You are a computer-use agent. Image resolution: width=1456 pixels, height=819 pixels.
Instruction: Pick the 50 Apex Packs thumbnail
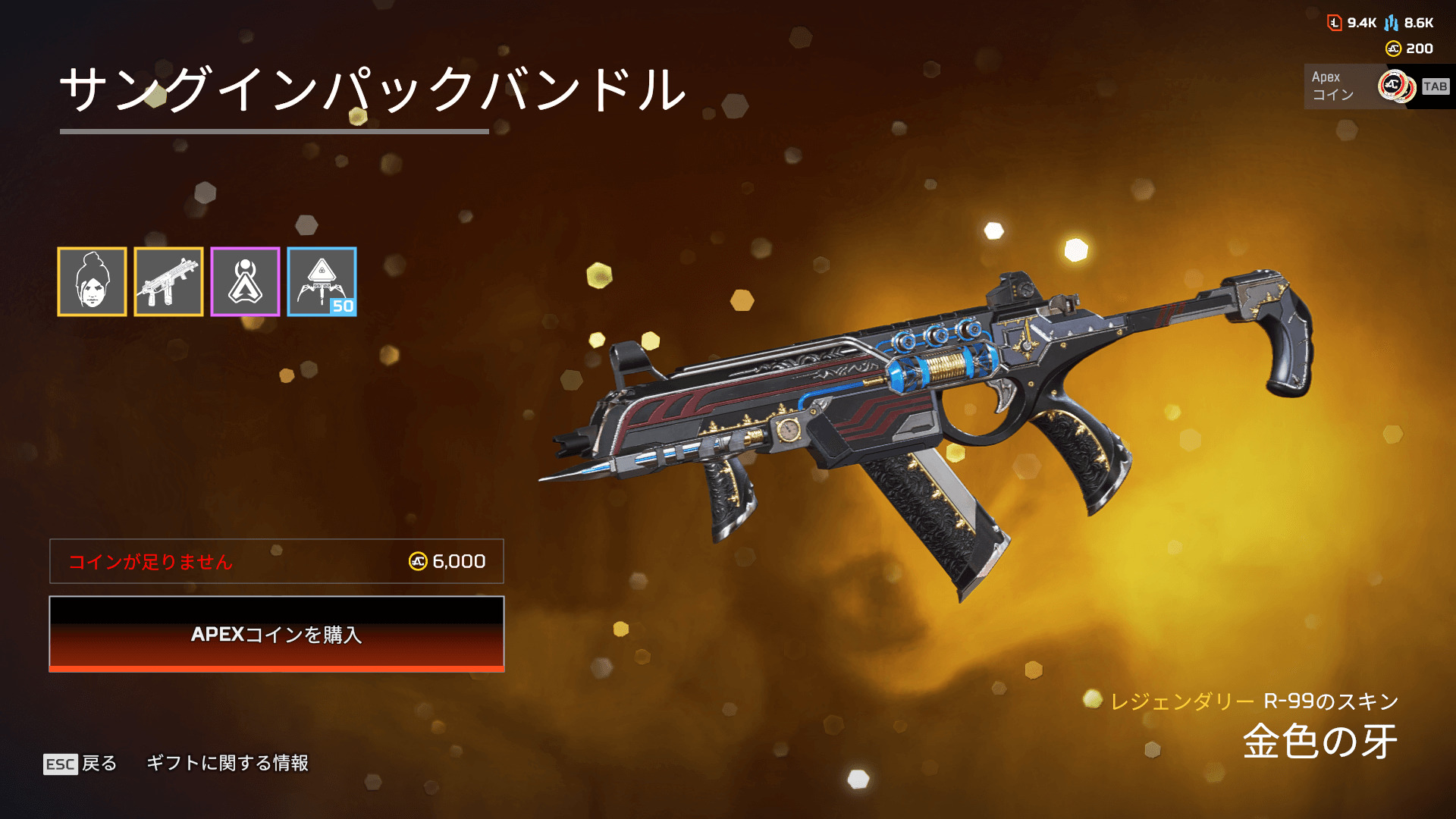pos(322,281)
